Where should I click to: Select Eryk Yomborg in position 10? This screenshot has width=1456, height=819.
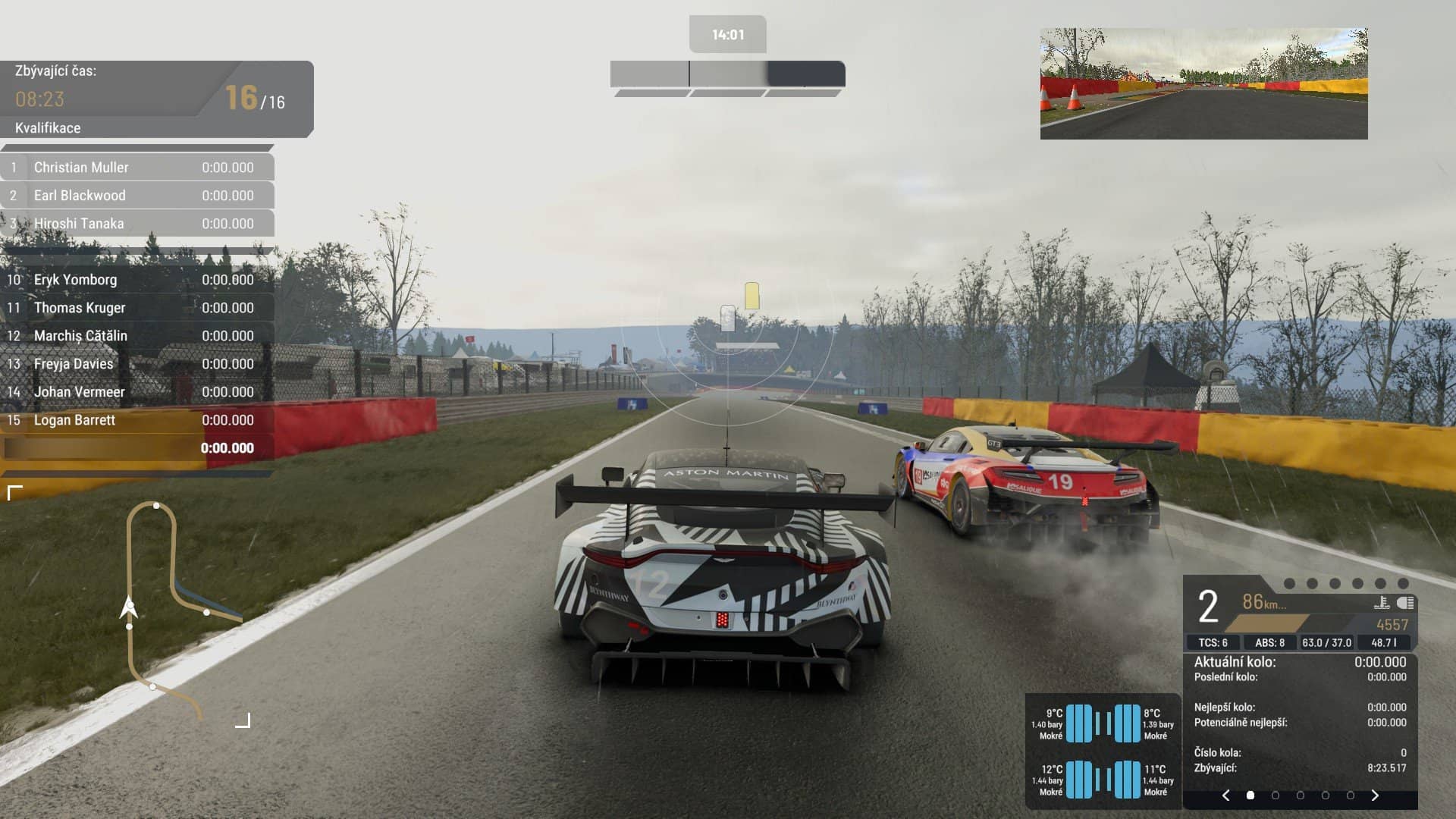pyautogui.click(x=137, y=280)
